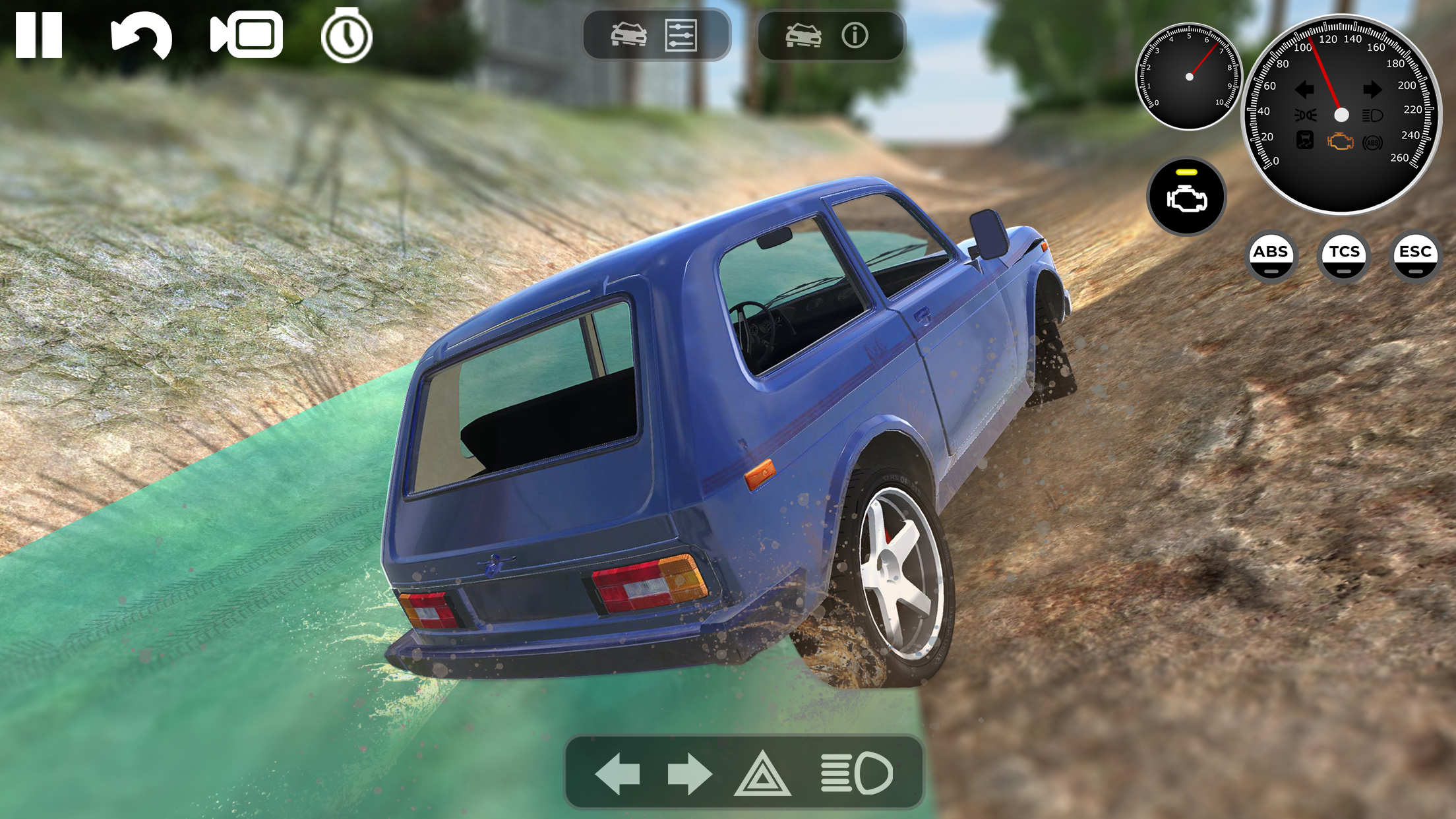Toggle the ABS system
Screen dimensions: 1456x819
pos(1273,257)
